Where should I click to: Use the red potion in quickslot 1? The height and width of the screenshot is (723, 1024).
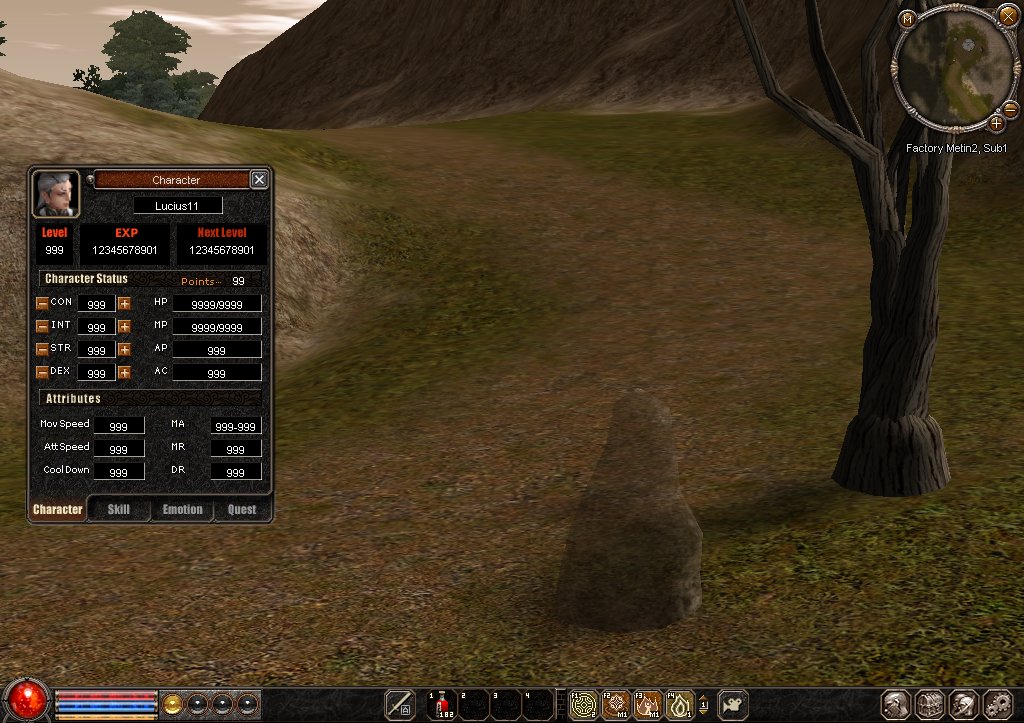click(x=442, y=704)
